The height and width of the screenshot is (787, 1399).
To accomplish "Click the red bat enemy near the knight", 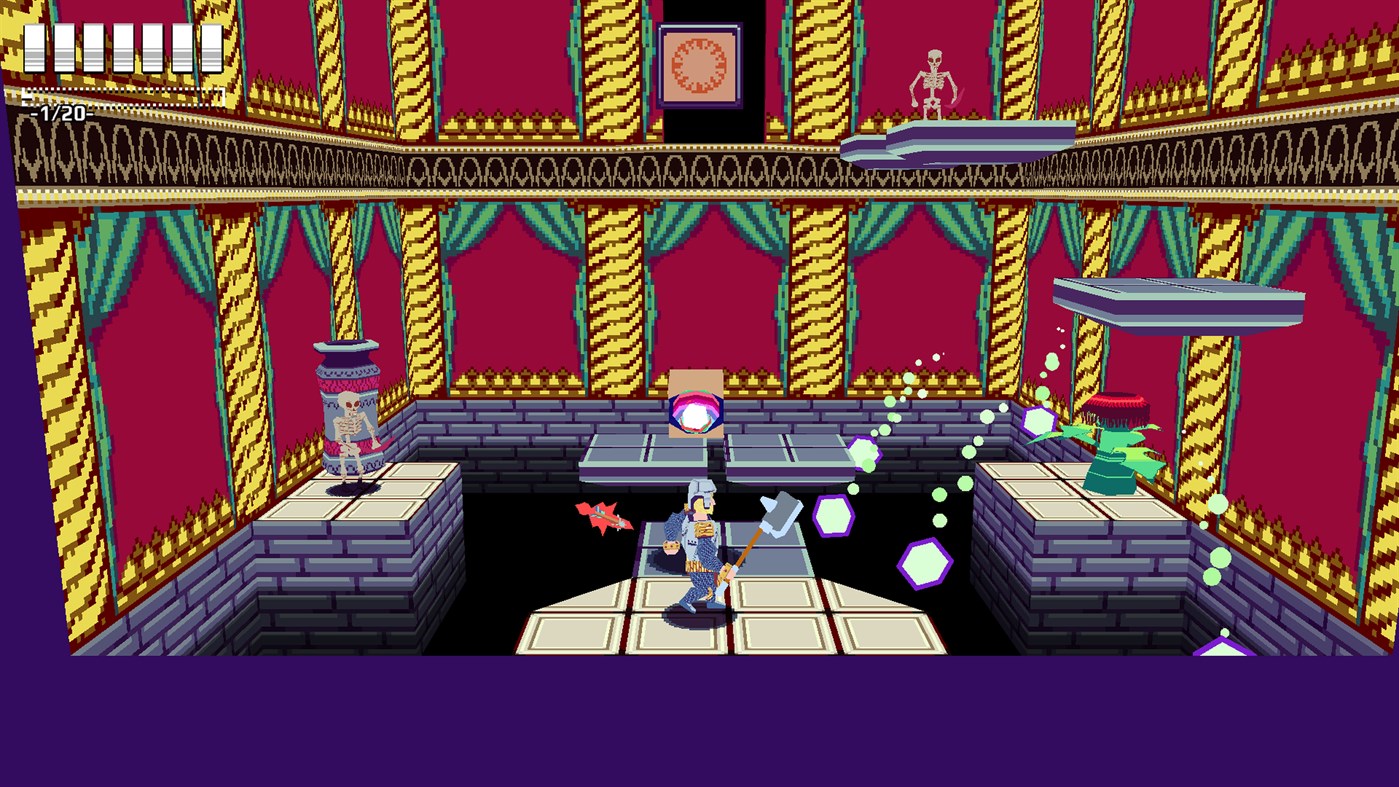I will [605, 517].
